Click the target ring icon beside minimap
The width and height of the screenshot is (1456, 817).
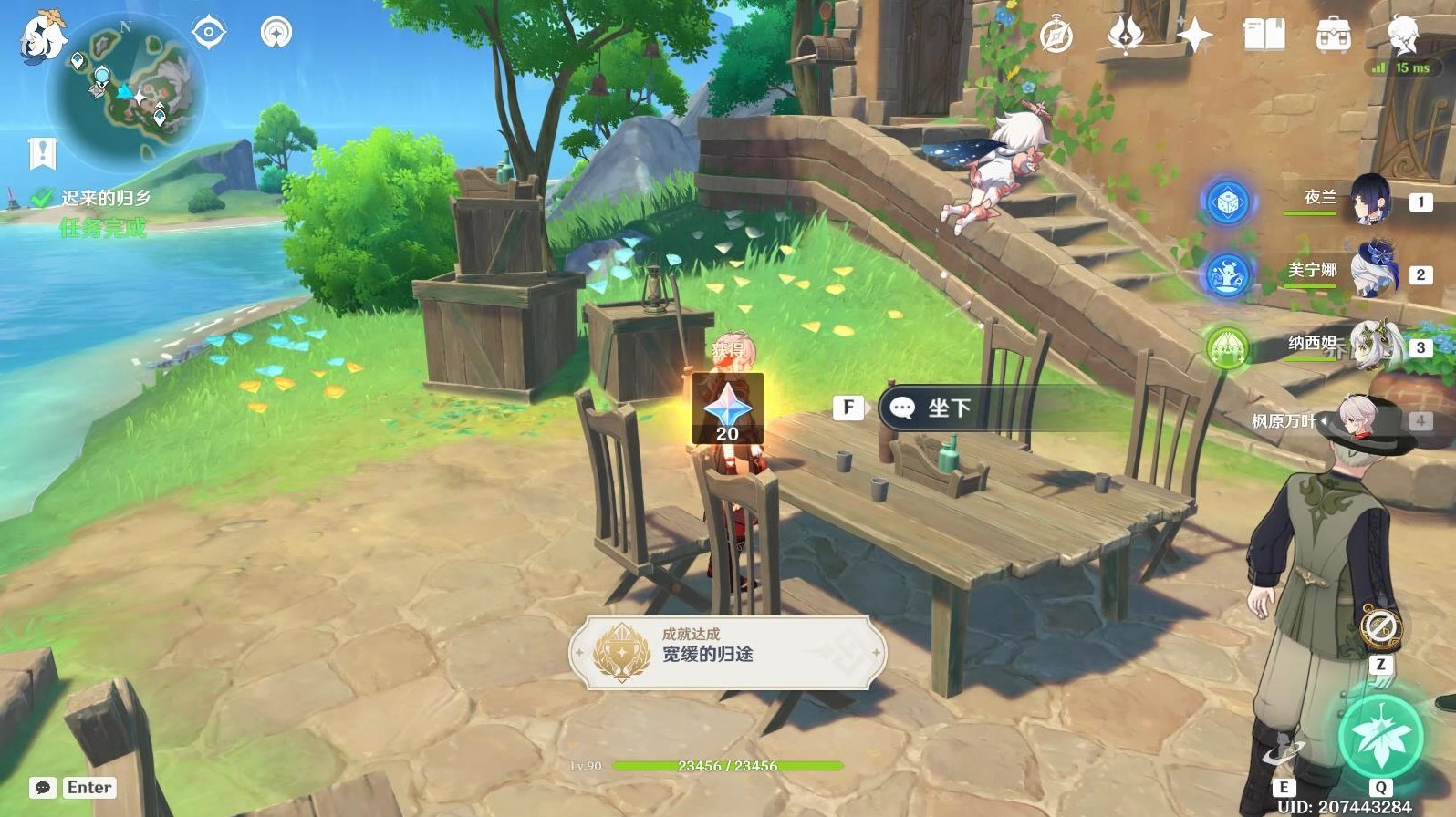(x=209, y=33)
